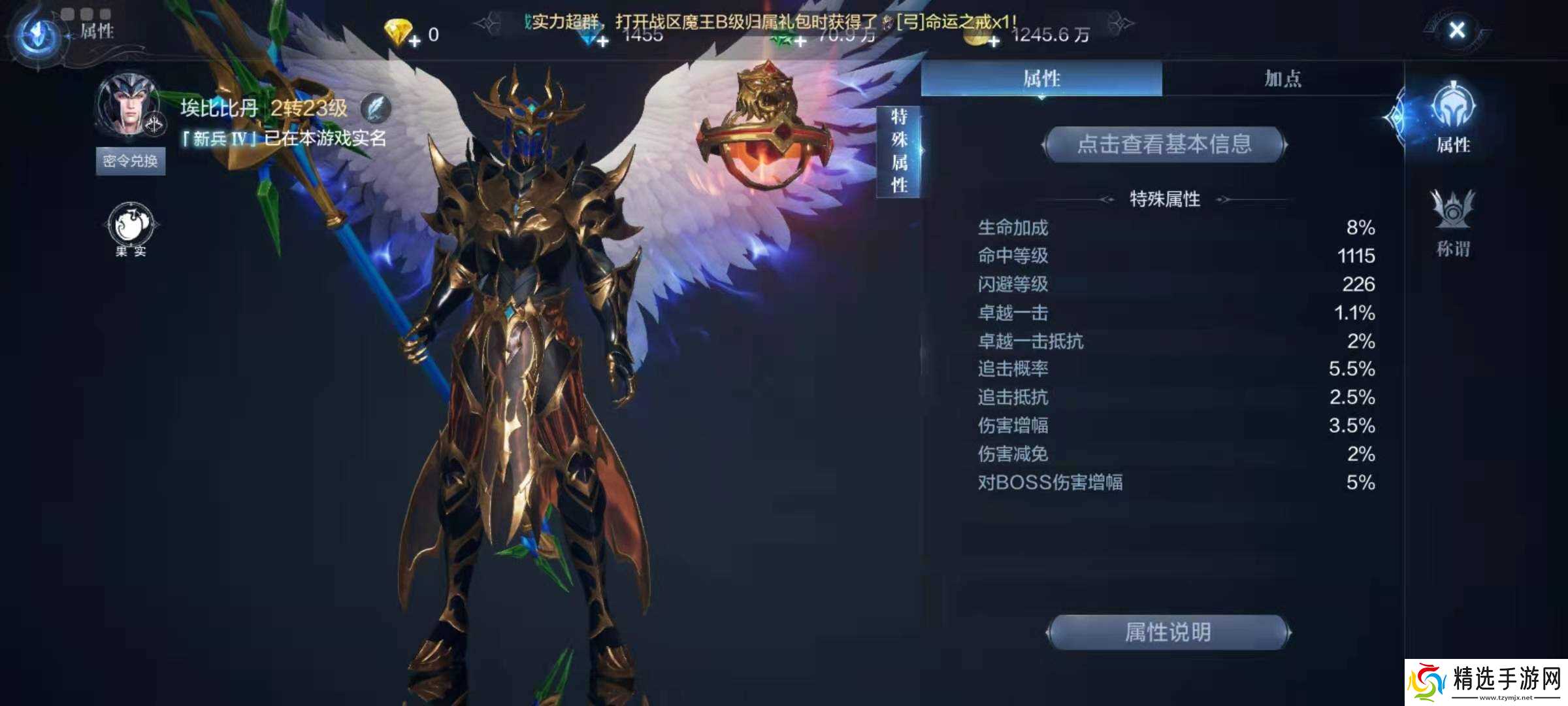Open the 属性说明 button at the bottom
Image resolution: width=1568 pixels, height=706 pixels.
1170,631
